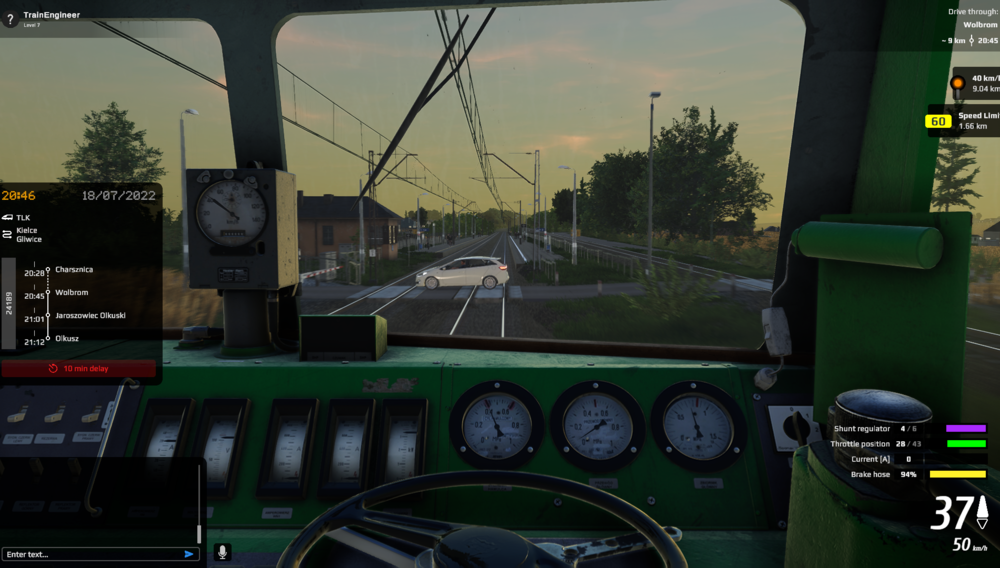Click the yellow 60 speed limit sign
The width and height of the screenshot is (1000, 568).
(938, 122)
